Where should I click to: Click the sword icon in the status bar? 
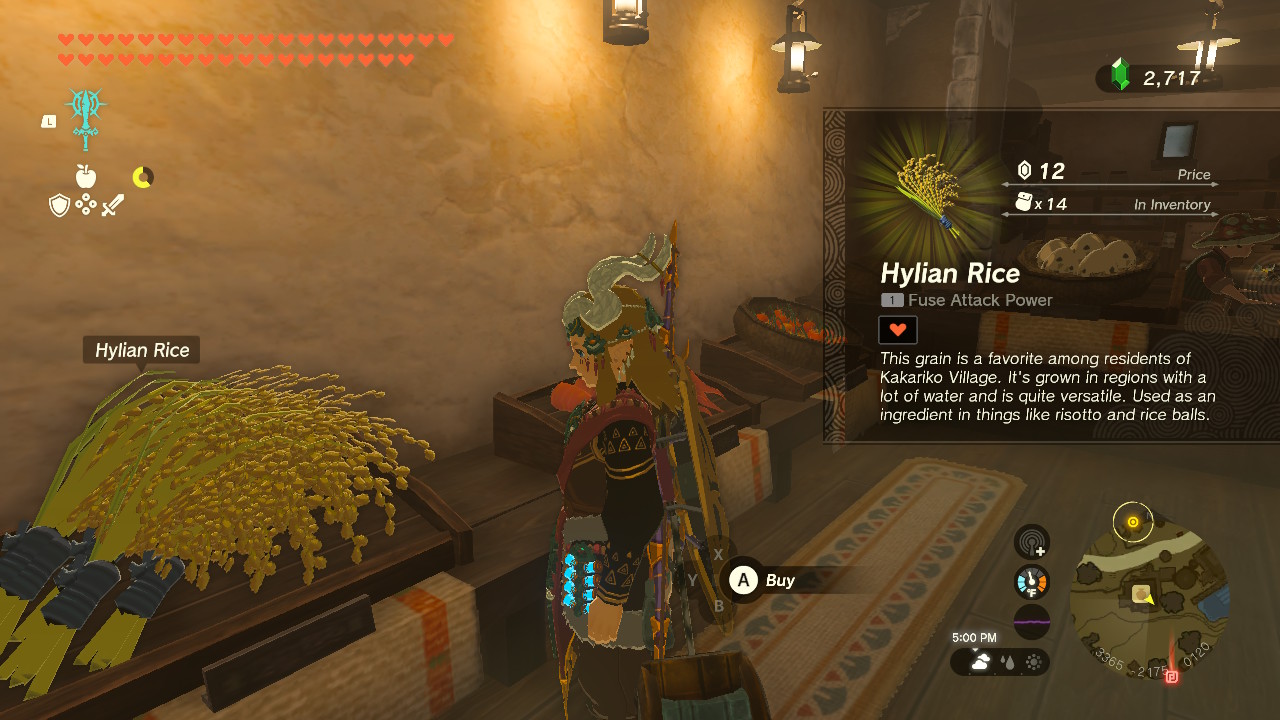(112, 205)
